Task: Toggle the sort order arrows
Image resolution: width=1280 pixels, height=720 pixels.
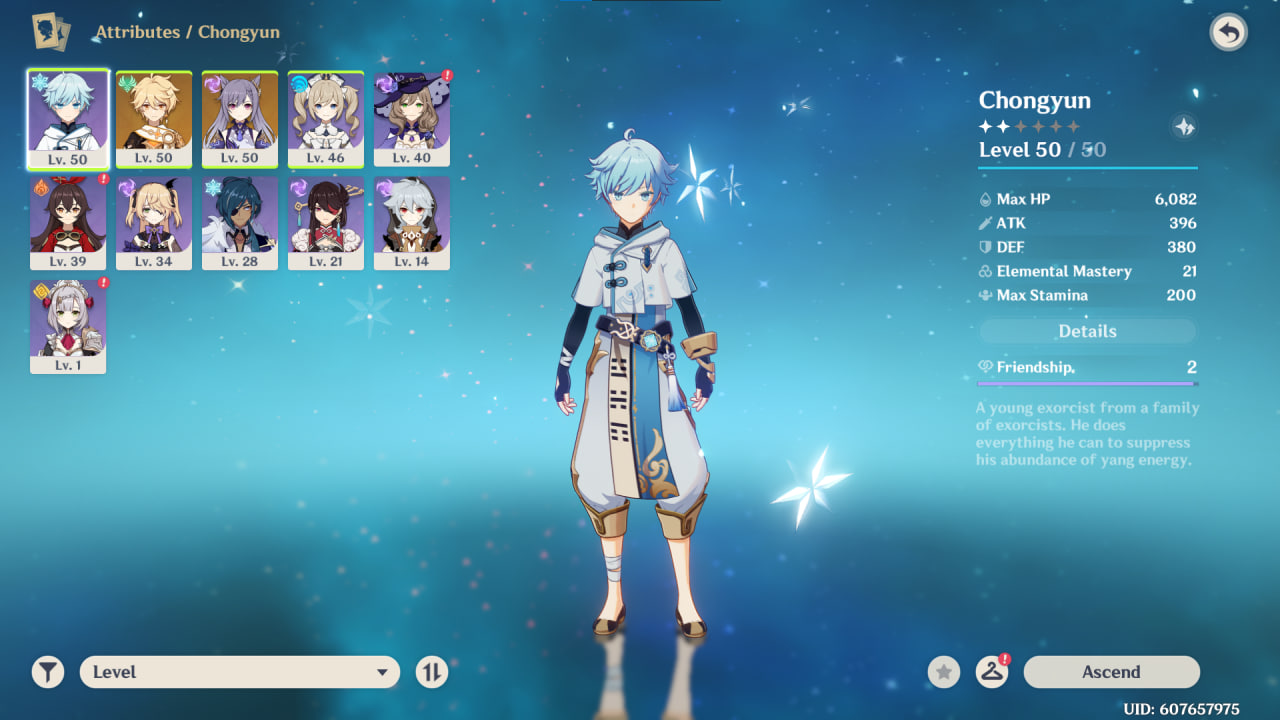Action: (432, 672)
